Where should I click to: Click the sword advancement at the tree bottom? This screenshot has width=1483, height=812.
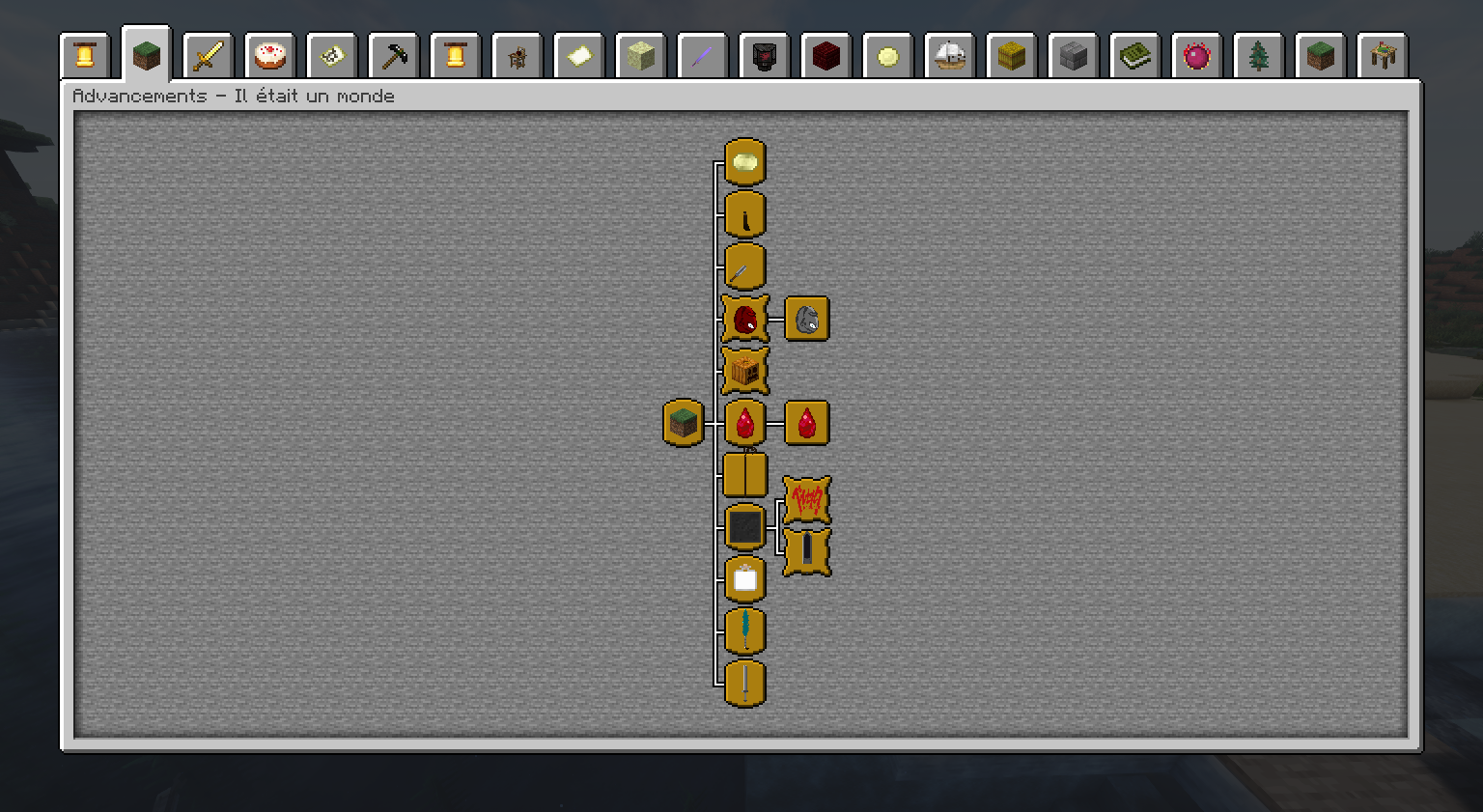pyautogui.click(x=743, y=685)
